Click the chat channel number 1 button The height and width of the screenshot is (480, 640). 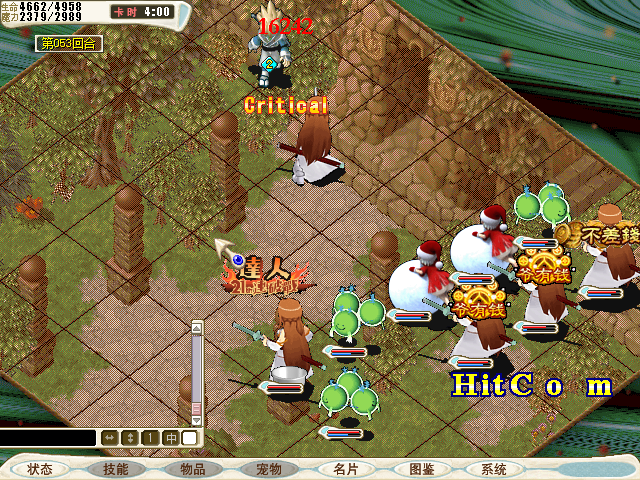coord(150,438)
